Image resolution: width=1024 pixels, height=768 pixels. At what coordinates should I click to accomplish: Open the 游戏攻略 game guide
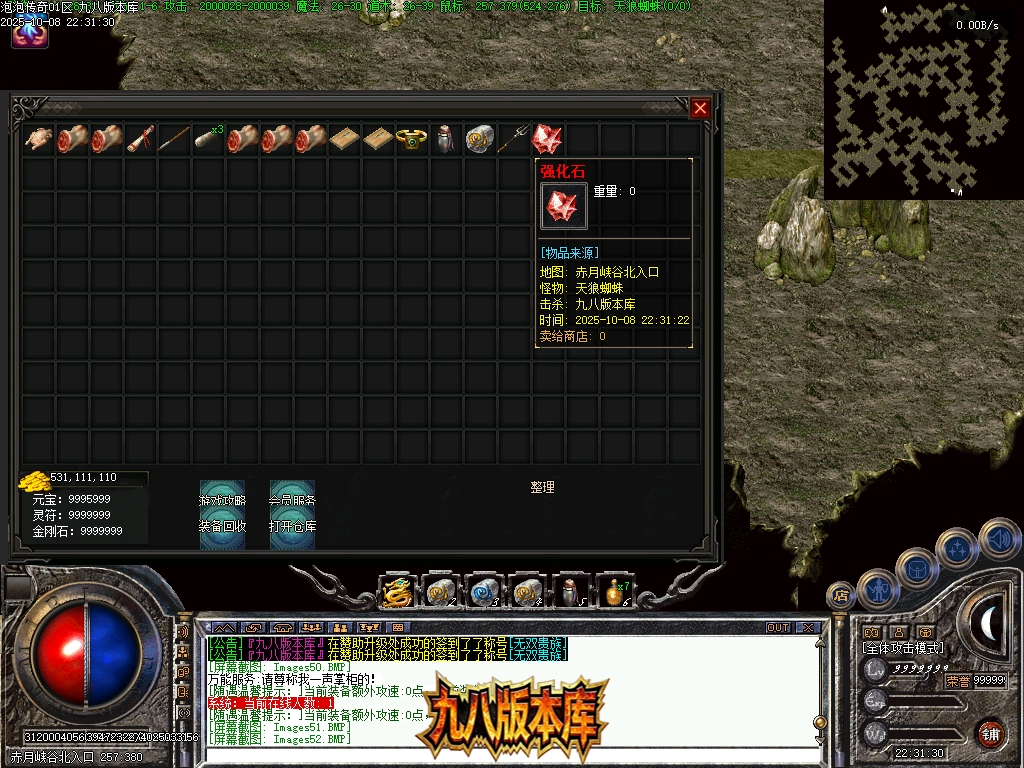coord(222,499)
